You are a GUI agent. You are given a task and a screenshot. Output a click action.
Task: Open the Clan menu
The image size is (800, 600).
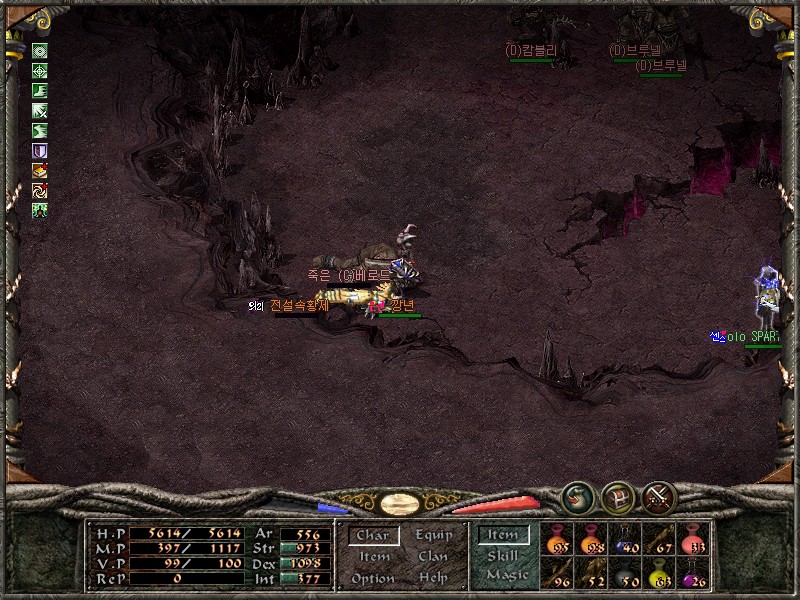(x=433, y=557)
